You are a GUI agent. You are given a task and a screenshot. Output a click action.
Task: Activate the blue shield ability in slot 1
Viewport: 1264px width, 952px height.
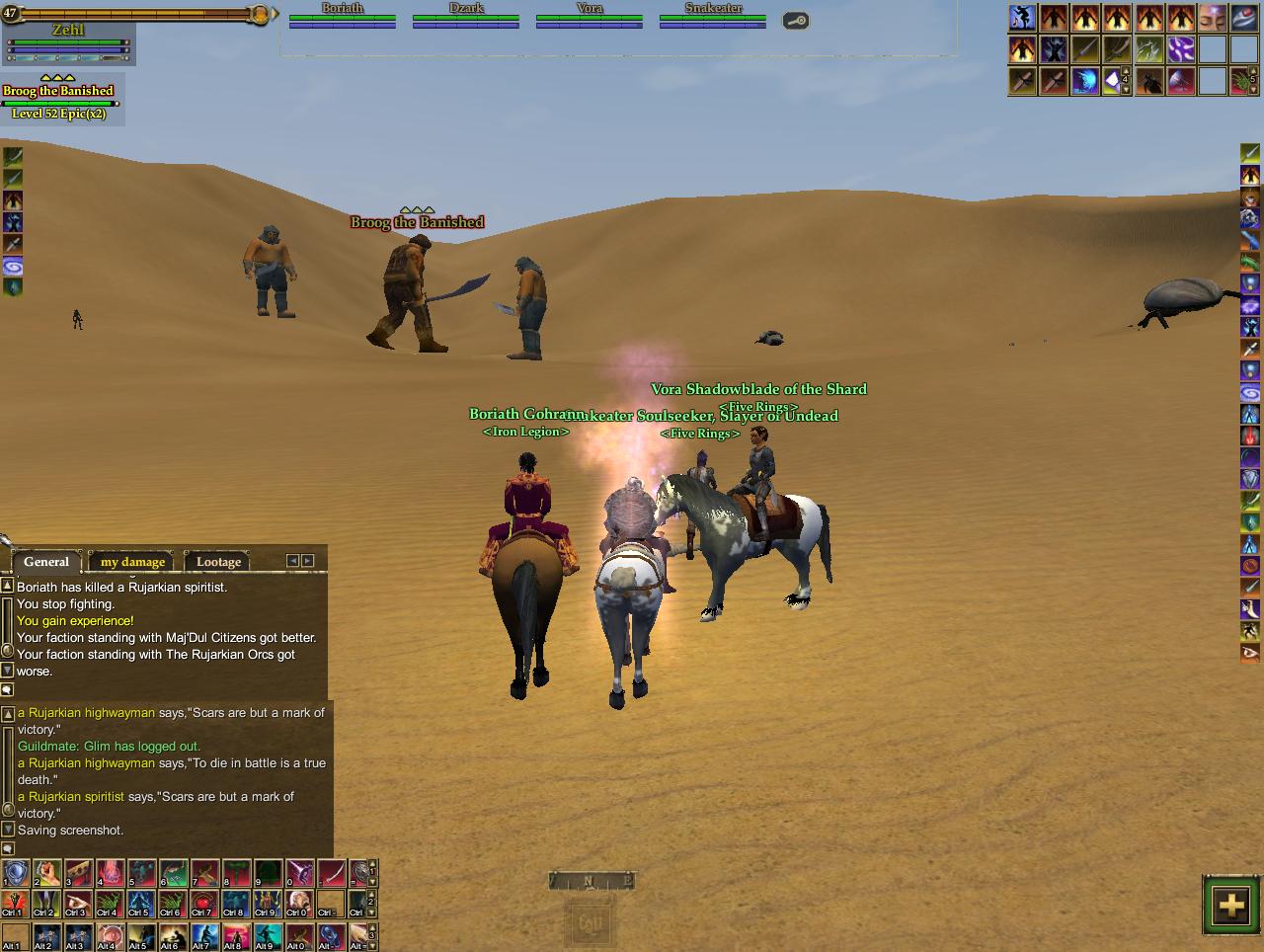tap(15, 873)
